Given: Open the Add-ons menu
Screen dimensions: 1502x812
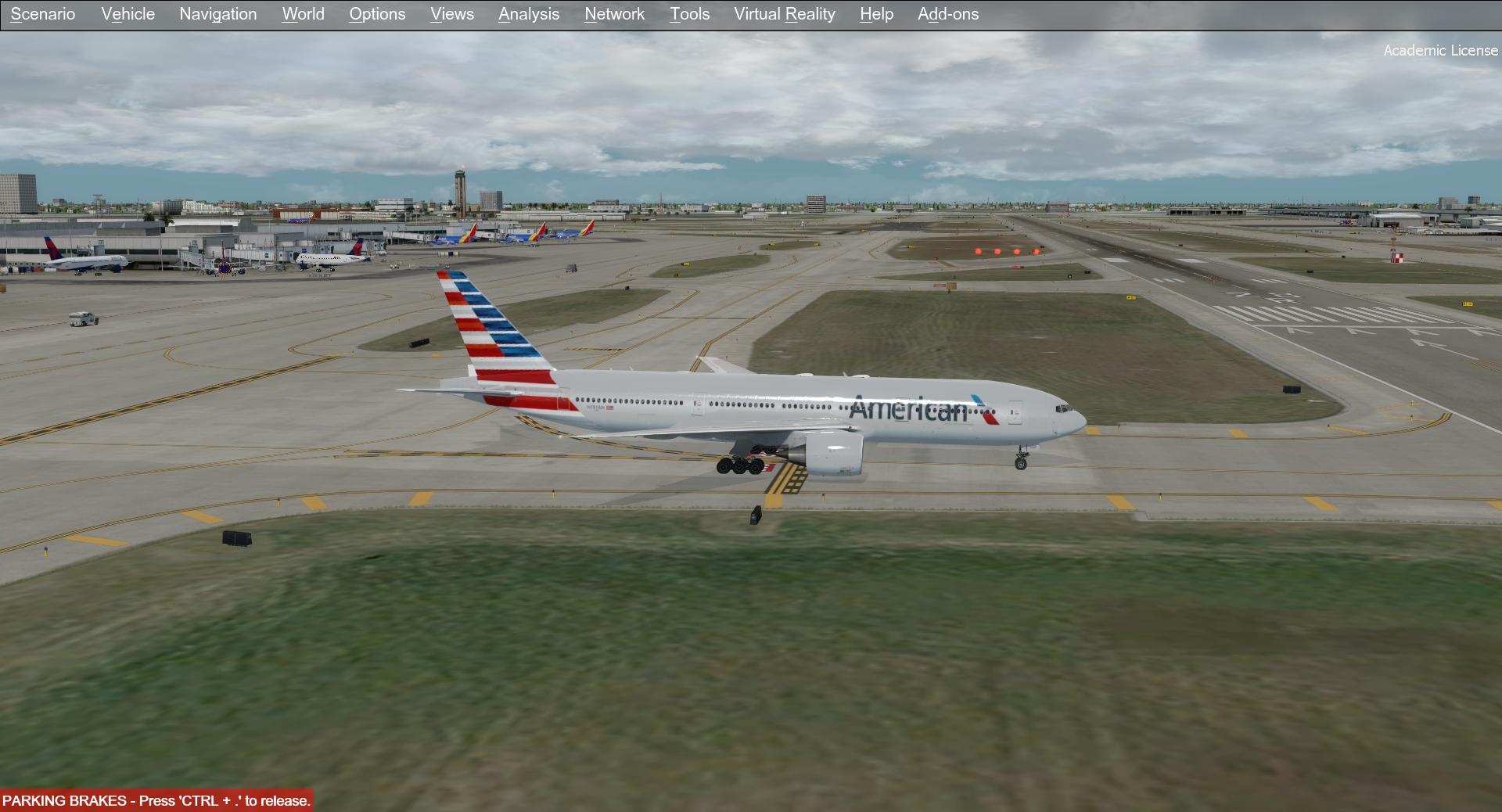Looking at the screenshot, I should pyautogui.click(x=948, y=14).
